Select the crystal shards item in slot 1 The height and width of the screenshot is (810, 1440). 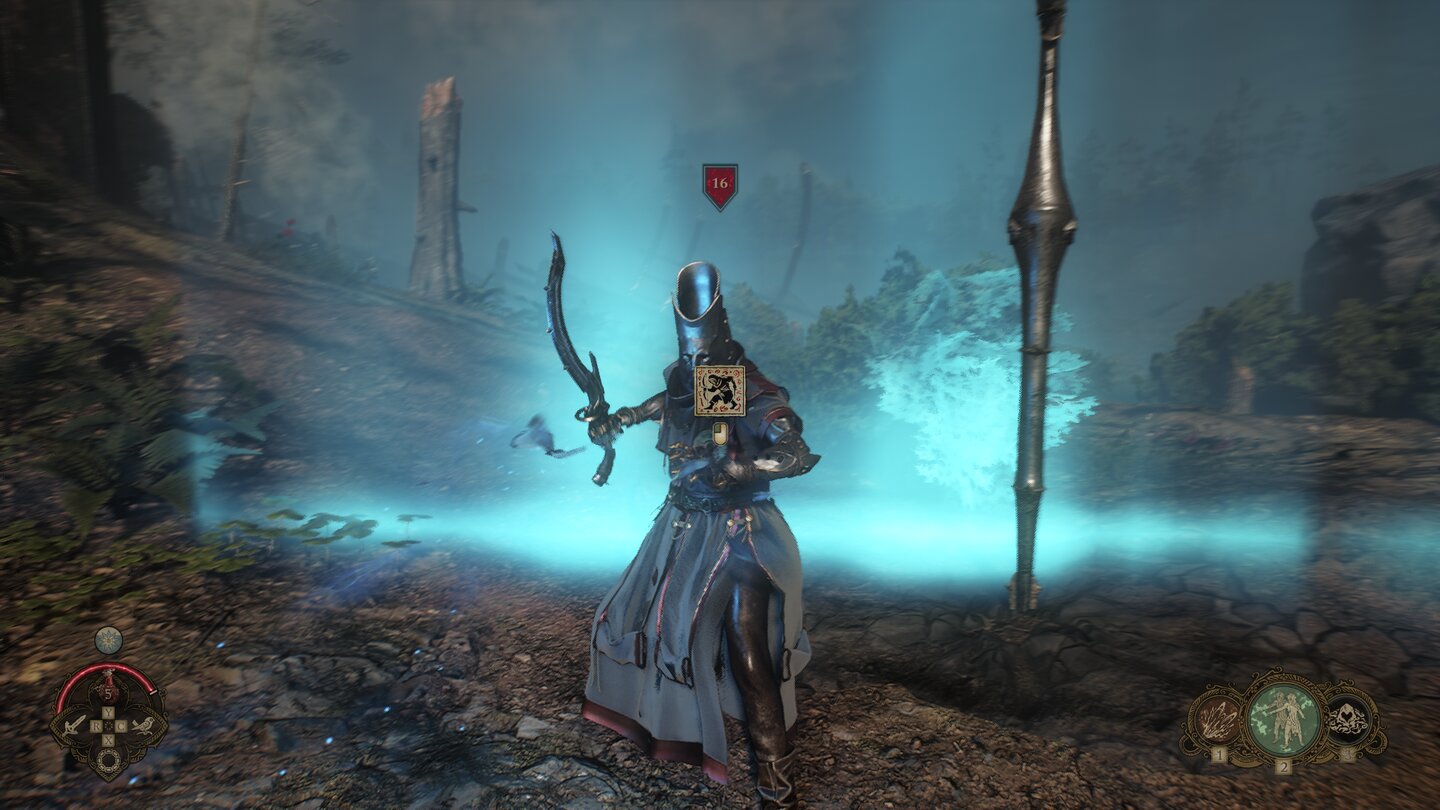click(x=1216, y=720)
